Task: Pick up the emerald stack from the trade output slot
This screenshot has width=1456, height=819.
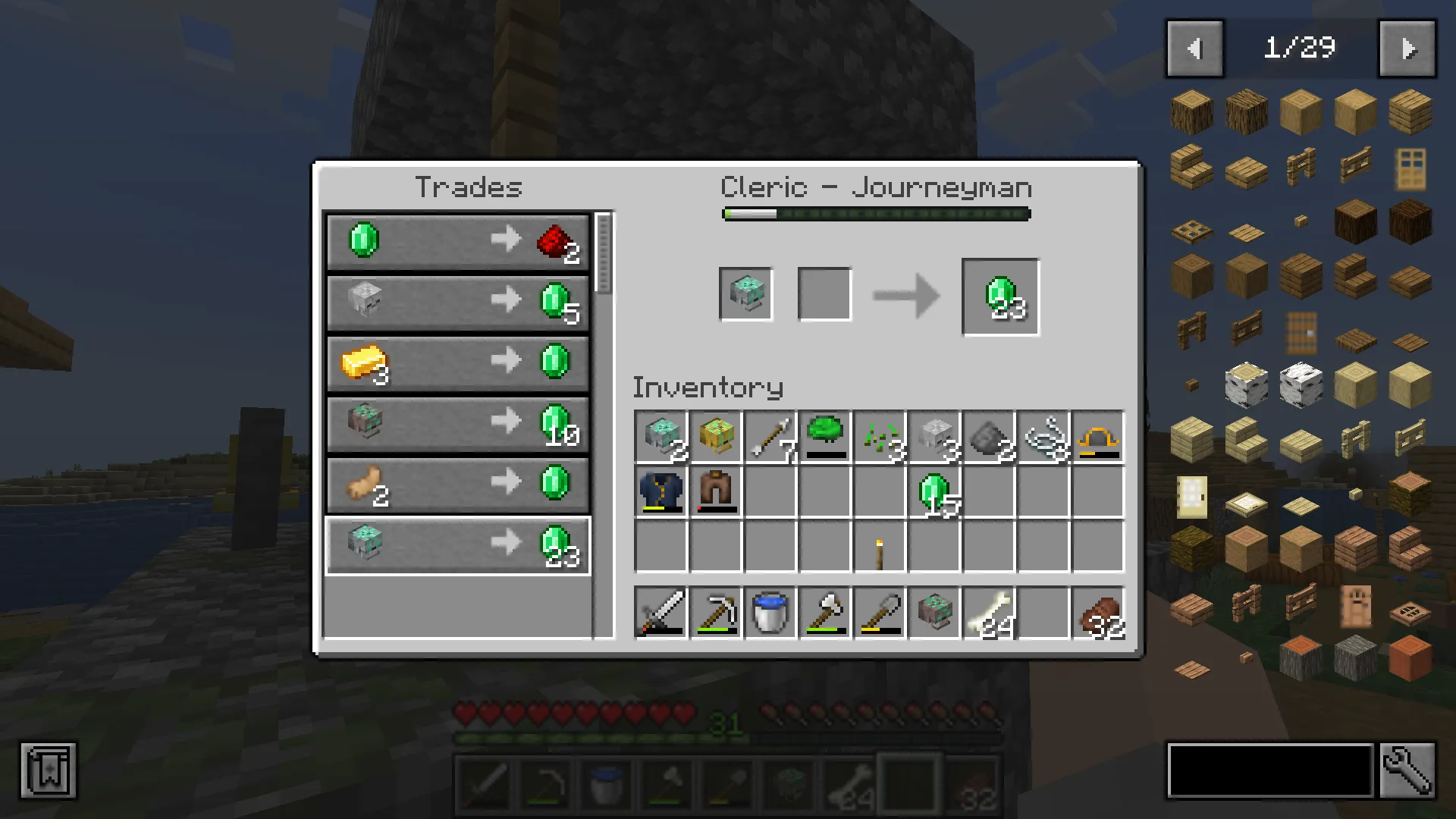Action: click(x=999, y=297)
